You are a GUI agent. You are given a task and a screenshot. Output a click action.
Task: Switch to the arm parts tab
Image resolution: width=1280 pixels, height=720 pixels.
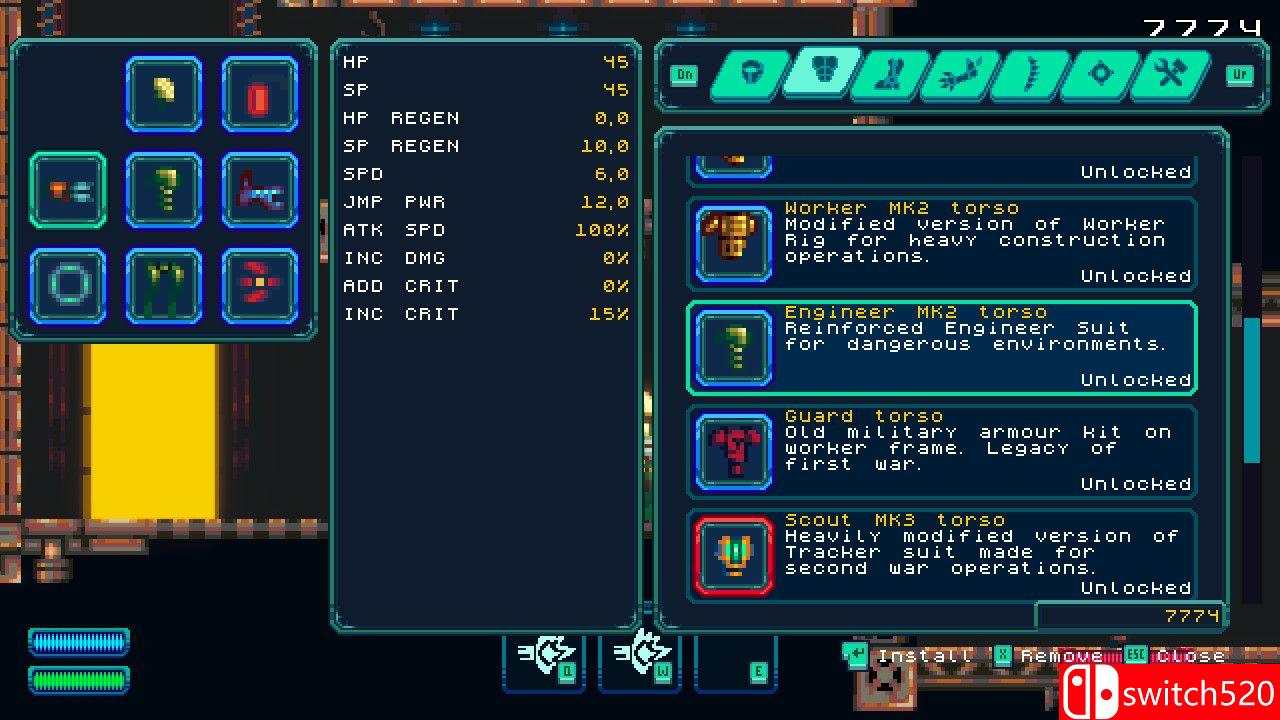tap(957, 74)
